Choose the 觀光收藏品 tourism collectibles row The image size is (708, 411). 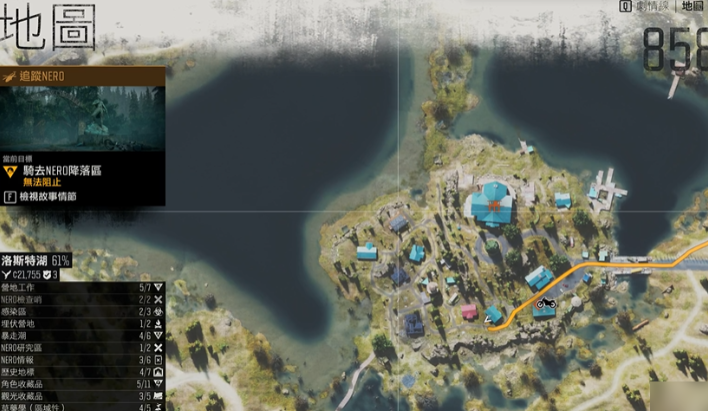pyautogui.click(x=82, y=395)
